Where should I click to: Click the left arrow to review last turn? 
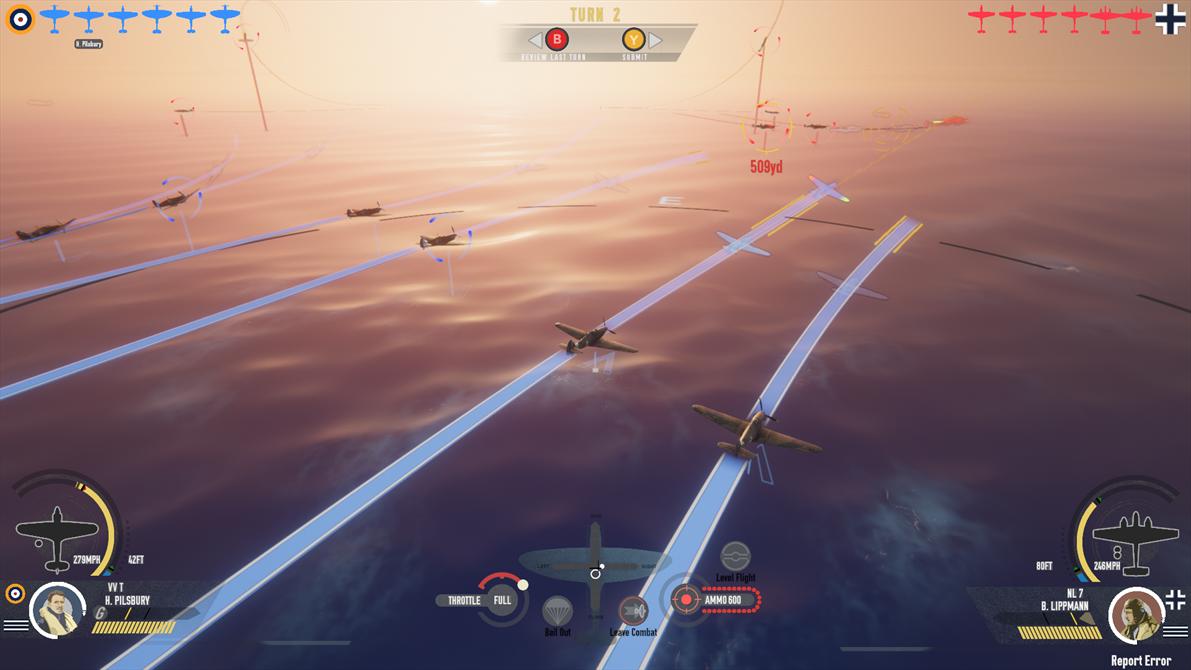535,40
